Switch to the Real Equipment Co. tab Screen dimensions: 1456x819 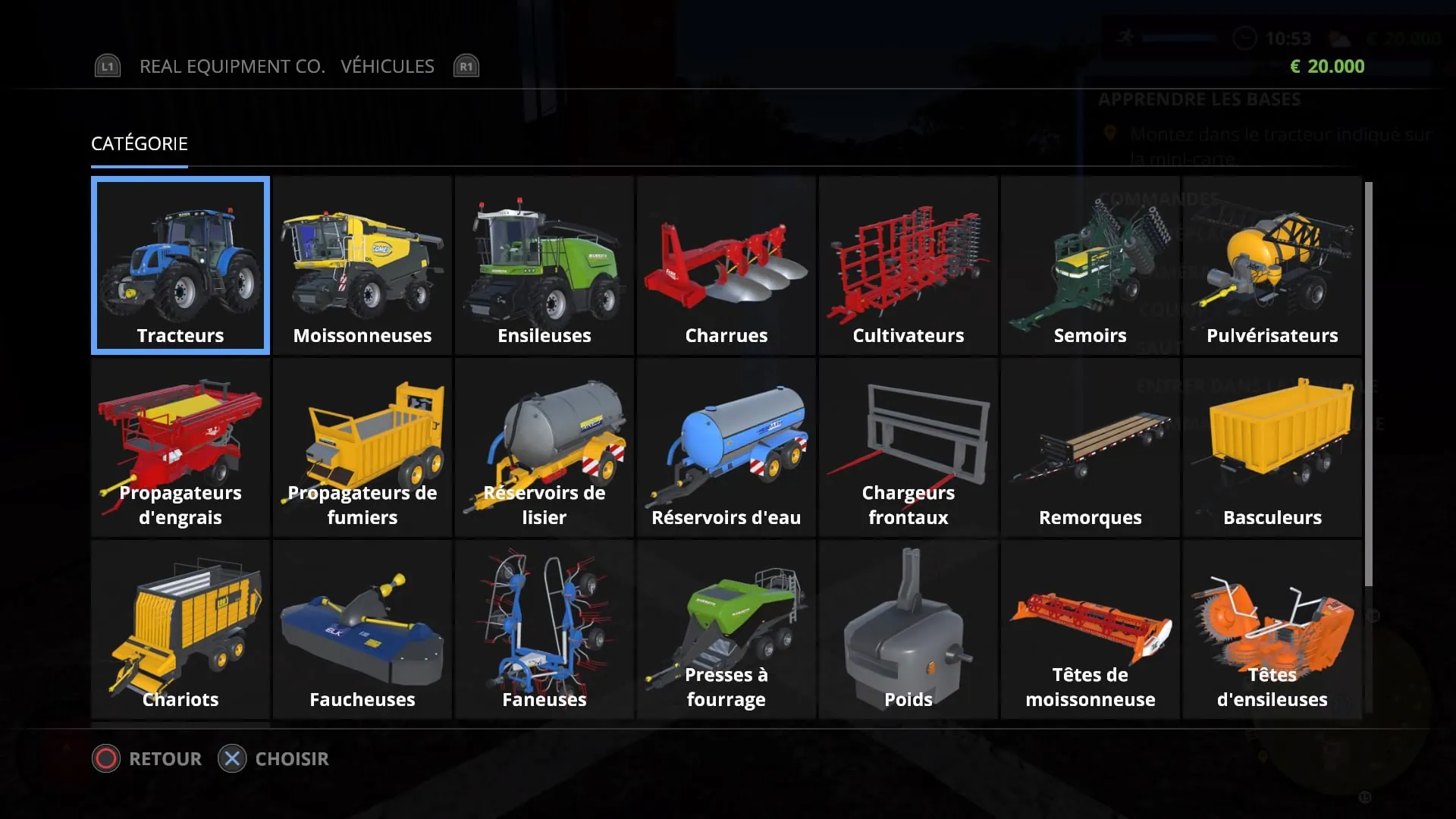[x=232, y=67]
